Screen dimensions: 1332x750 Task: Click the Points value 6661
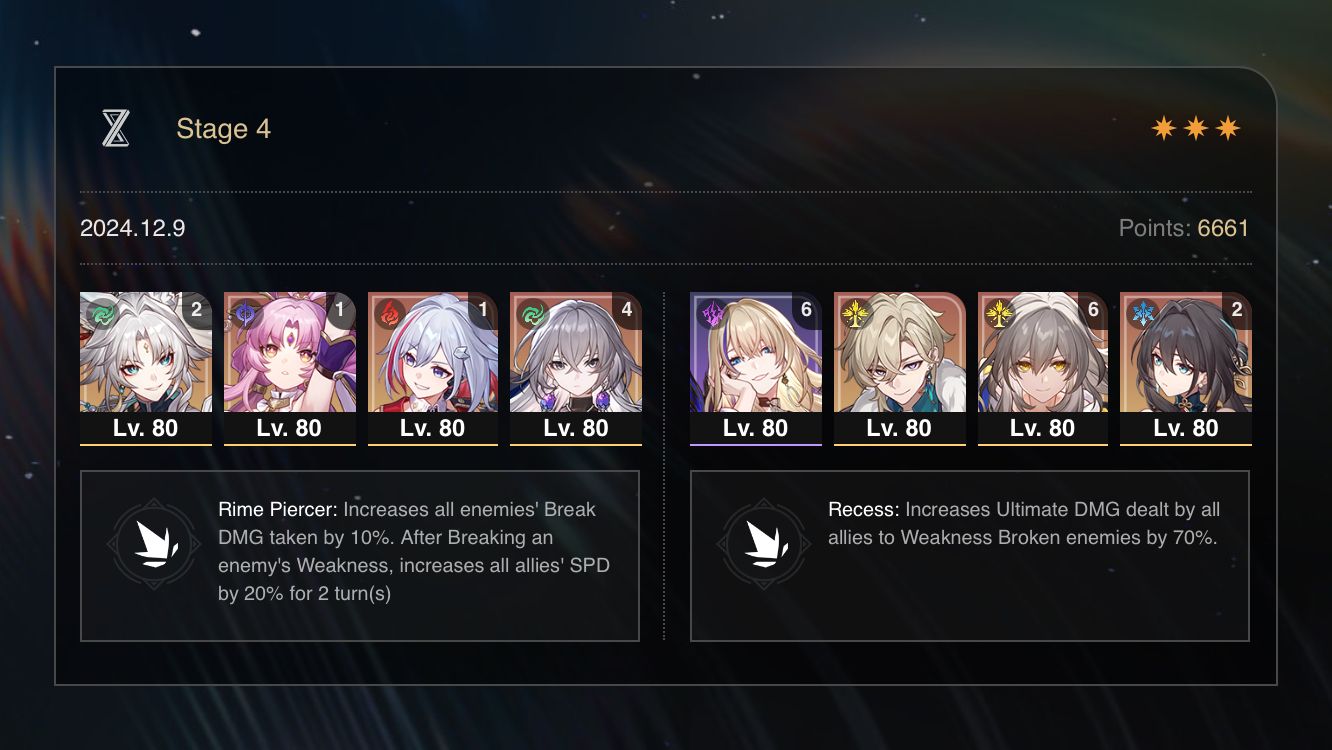click(x=1224, y=228)
